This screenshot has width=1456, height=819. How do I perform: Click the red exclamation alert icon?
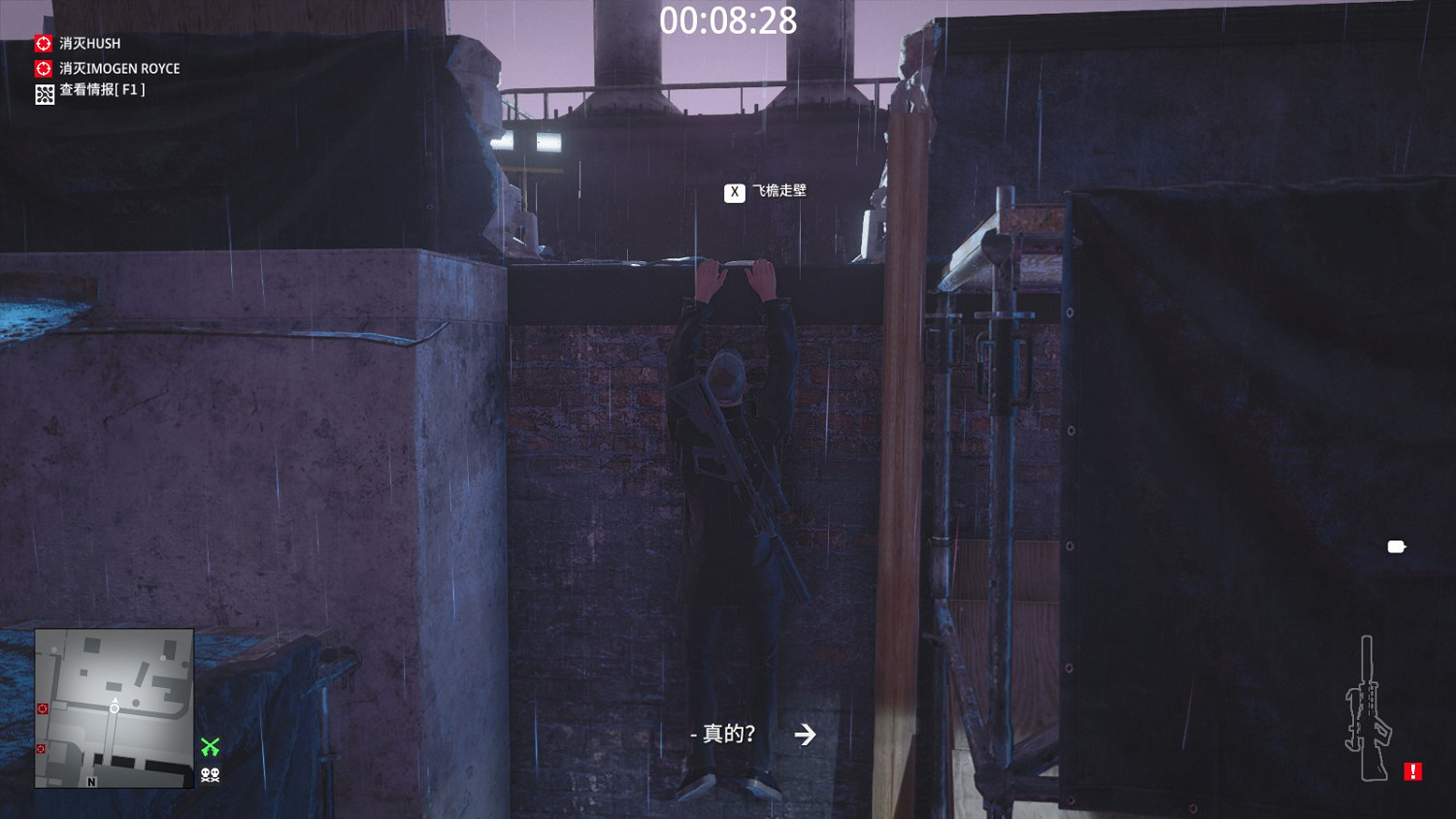1413,770
